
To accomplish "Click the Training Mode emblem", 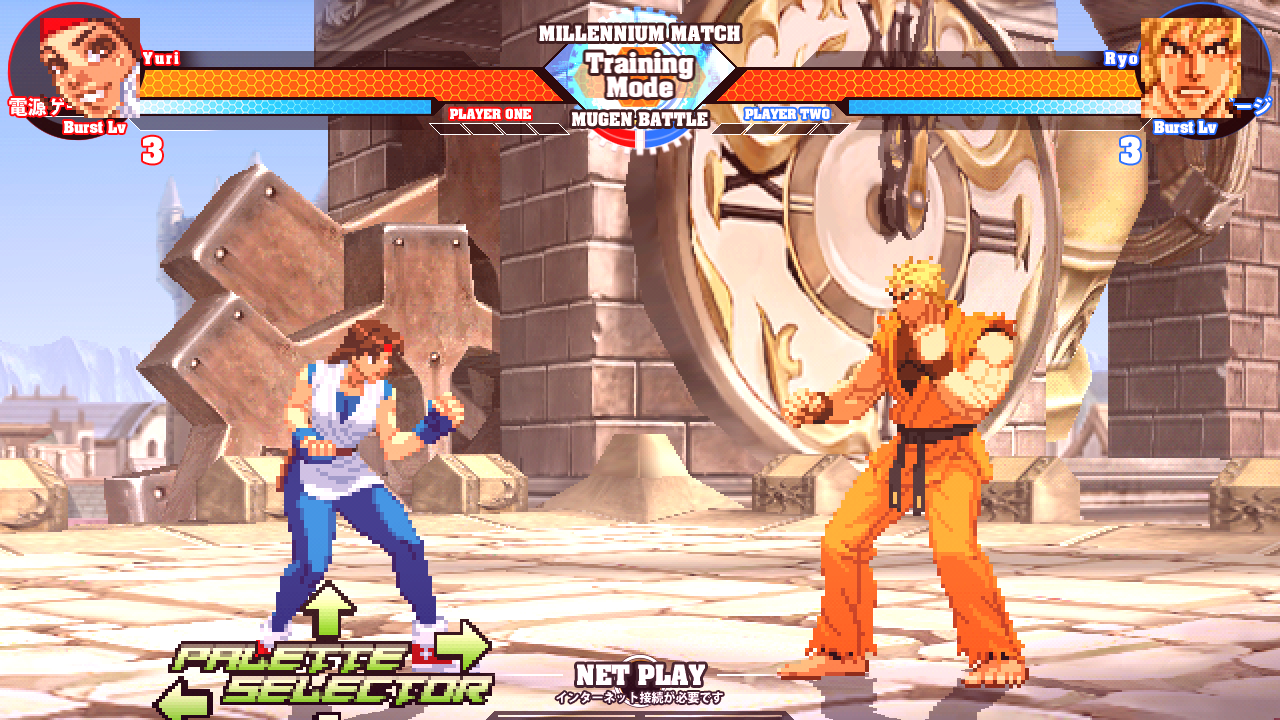I will point(640,75).
